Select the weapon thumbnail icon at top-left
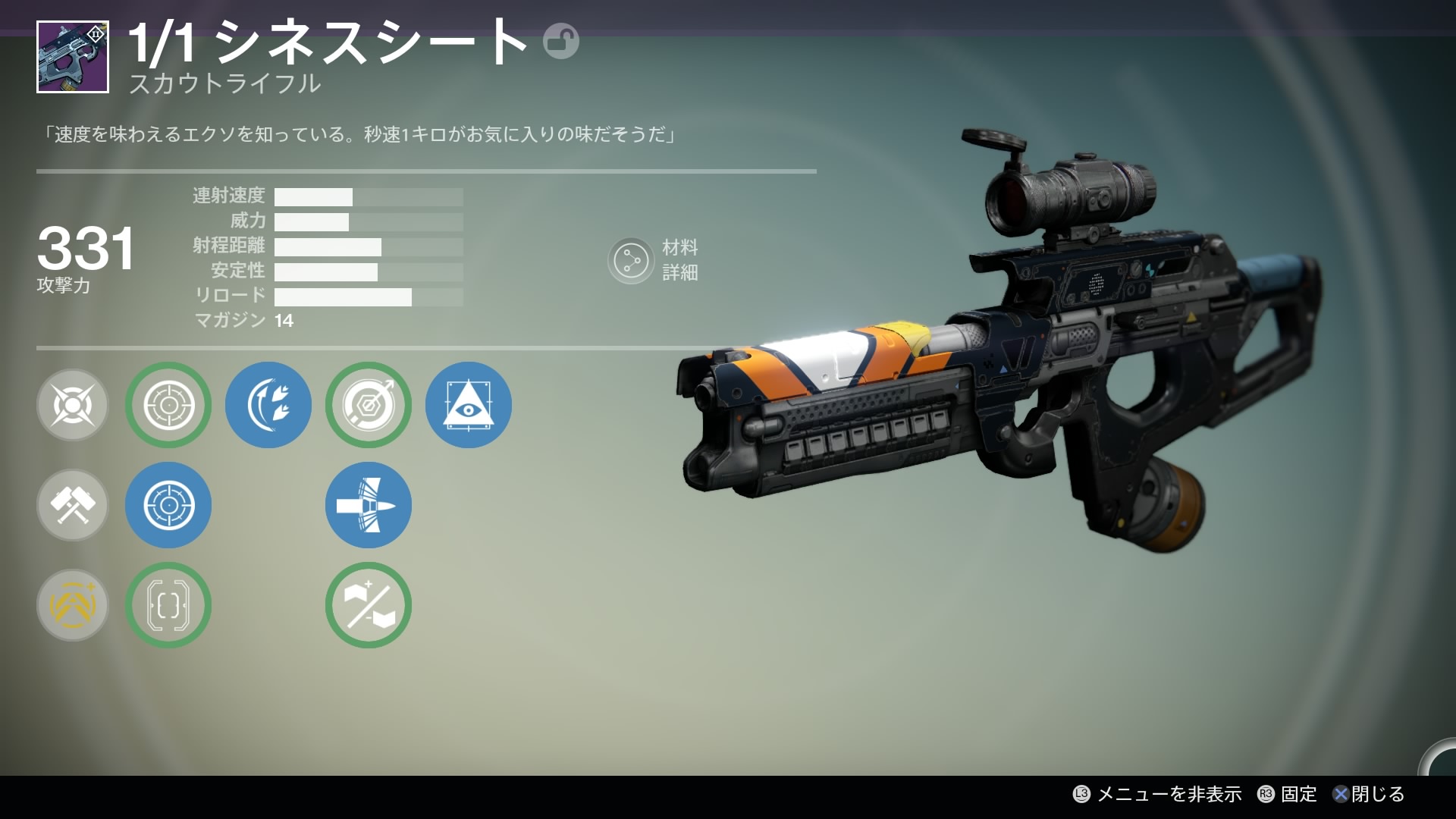Screen dimensions: 1456x819 (x=73, y=58)
